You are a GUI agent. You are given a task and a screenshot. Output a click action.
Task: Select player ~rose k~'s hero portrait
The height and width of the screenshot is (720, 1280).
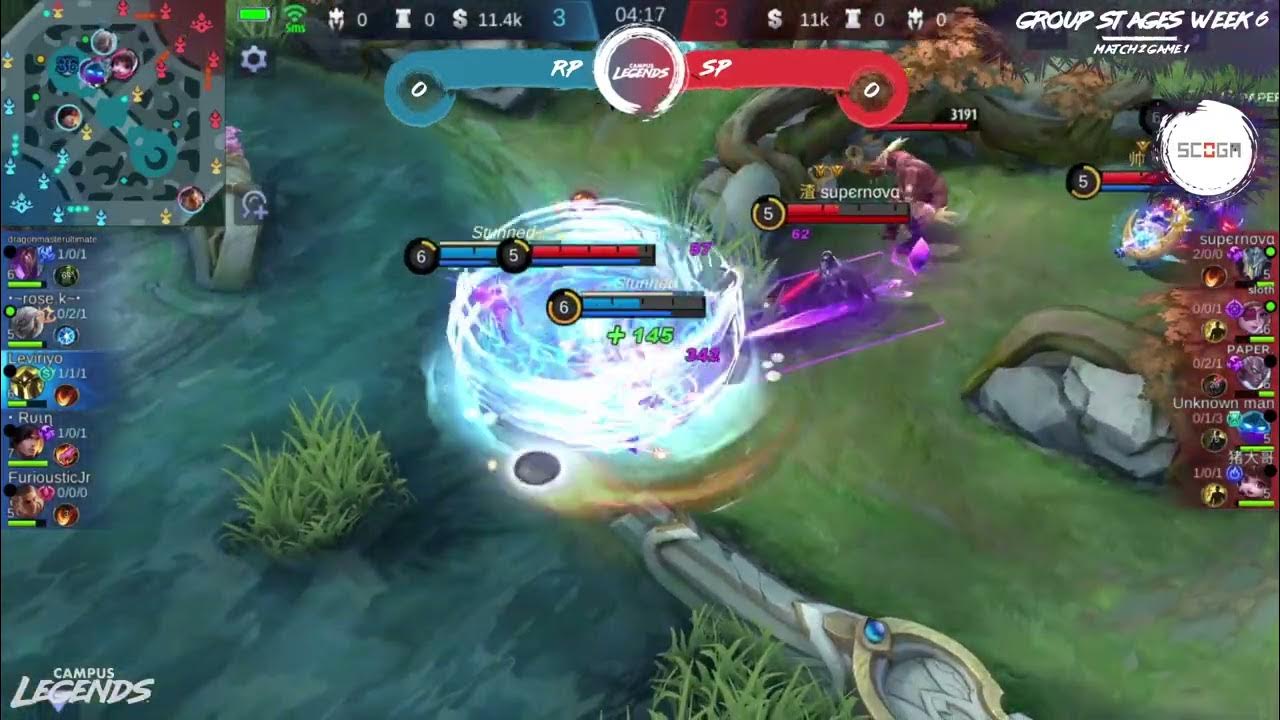click(24, 321)
